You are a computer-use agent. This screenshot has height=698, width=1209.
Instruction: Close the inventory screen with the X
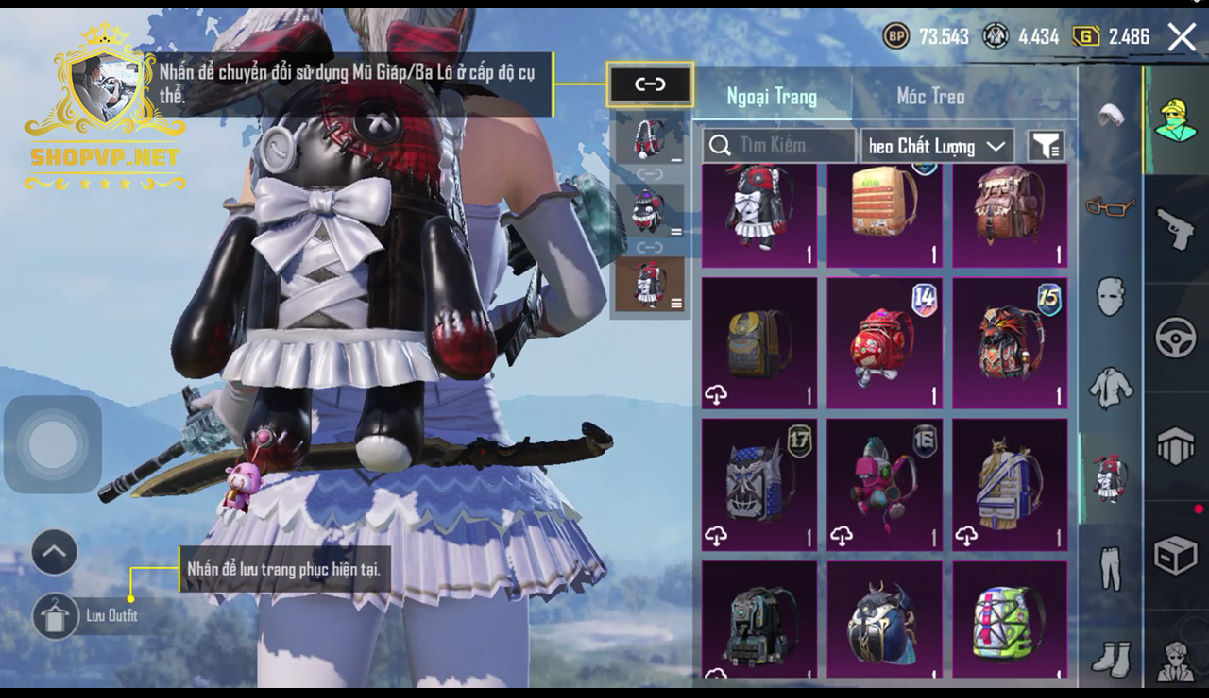[x=1181, y=38]
